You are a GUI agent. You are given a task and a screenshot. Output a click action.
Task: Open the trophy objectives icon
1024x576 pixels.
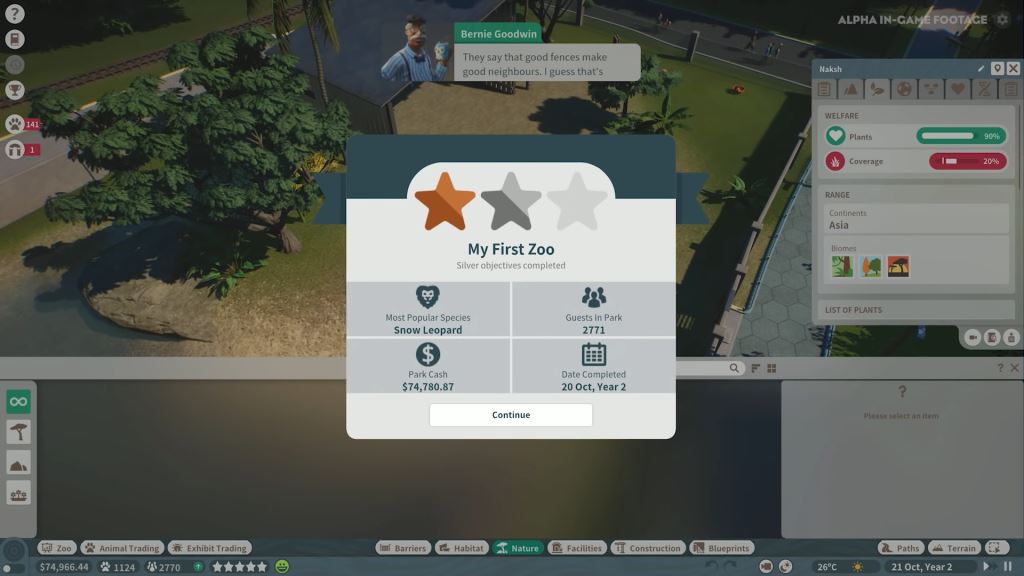click(15, 90)
